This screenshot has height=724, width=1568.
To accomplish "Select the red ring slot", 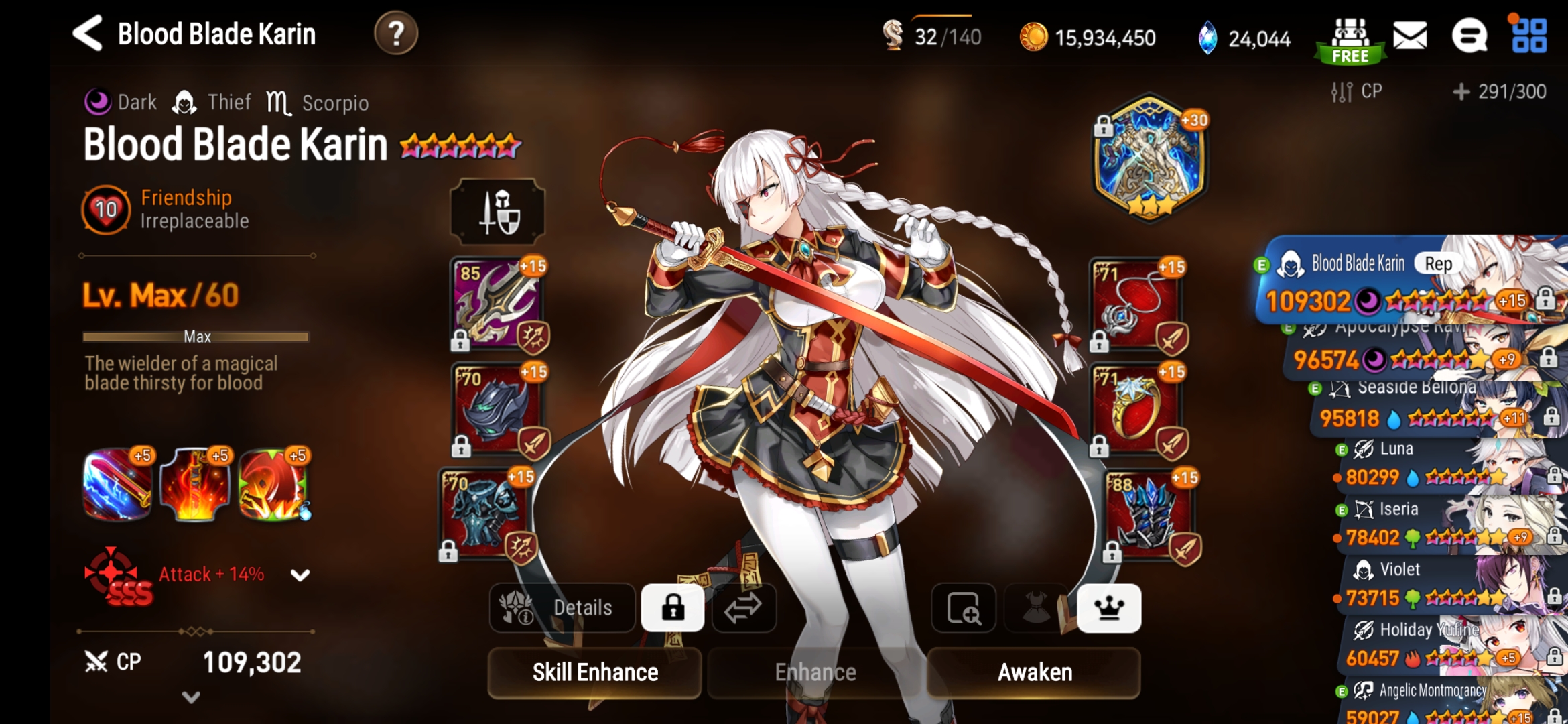I will tap(1136, 409).
